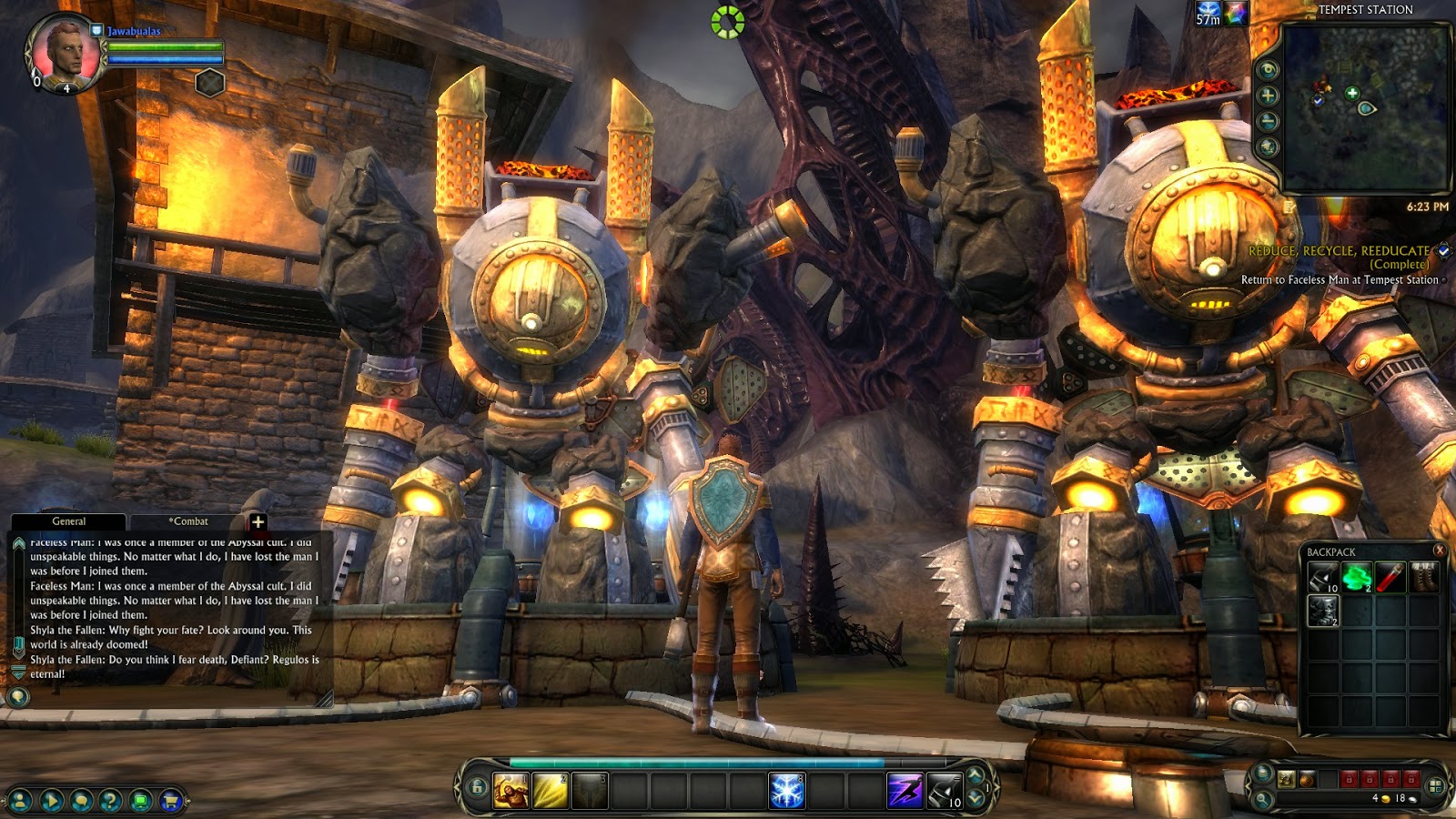Click Jawabualas player portrait
Image resolution: width=1456 pixels, height=819 pixels.
64,53
